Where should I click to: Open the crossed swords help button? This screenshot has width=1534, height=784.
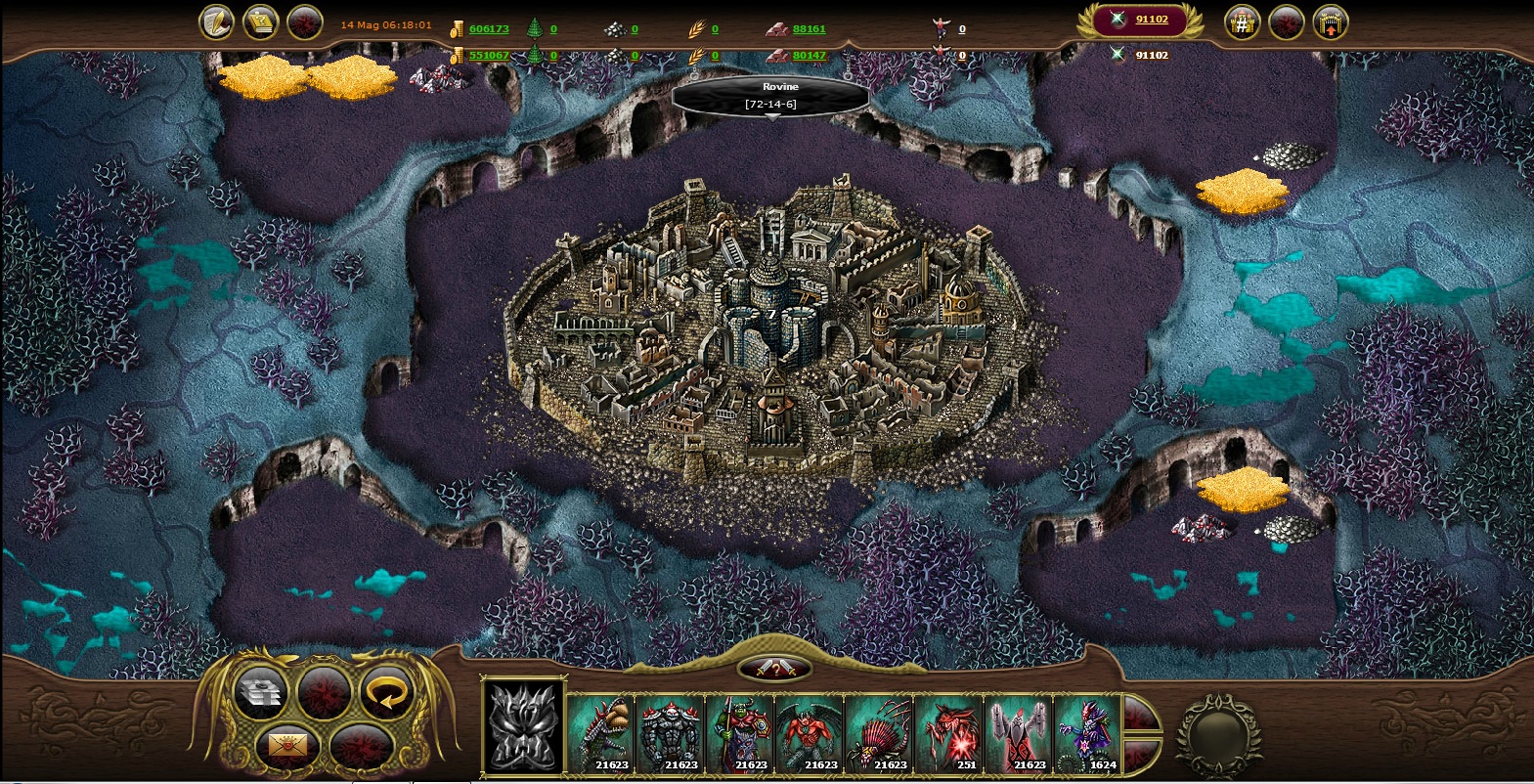click(x=774, y=670)
